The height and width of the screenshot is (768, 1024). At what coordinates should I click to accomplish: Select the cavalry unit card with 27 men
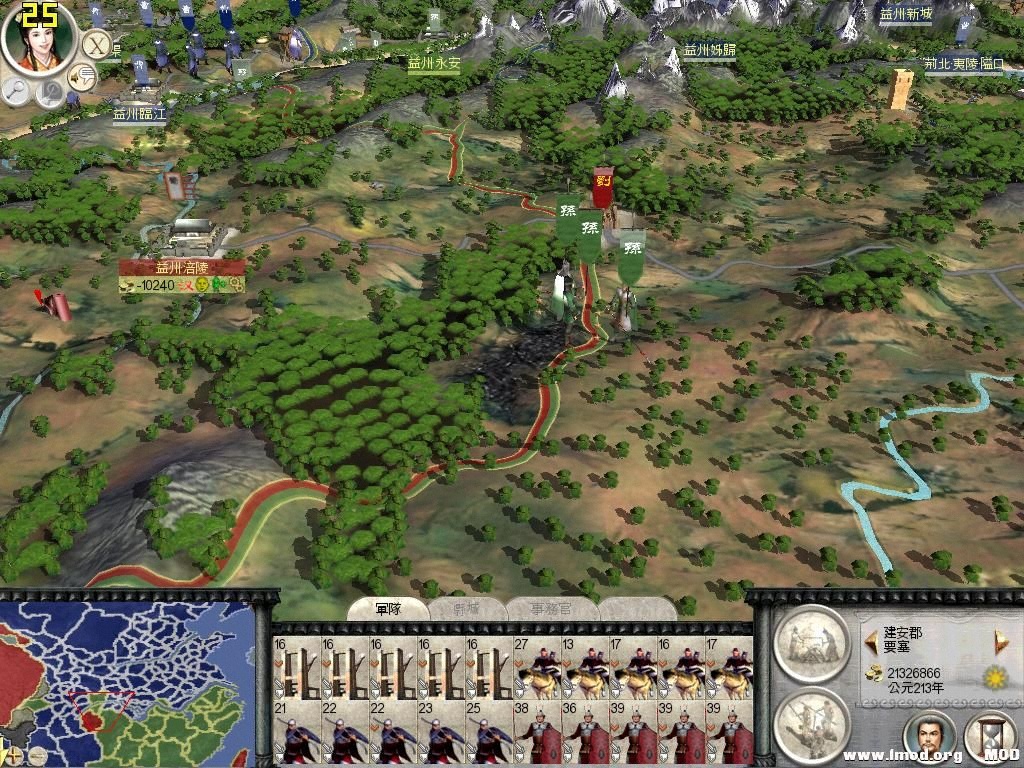536,670
